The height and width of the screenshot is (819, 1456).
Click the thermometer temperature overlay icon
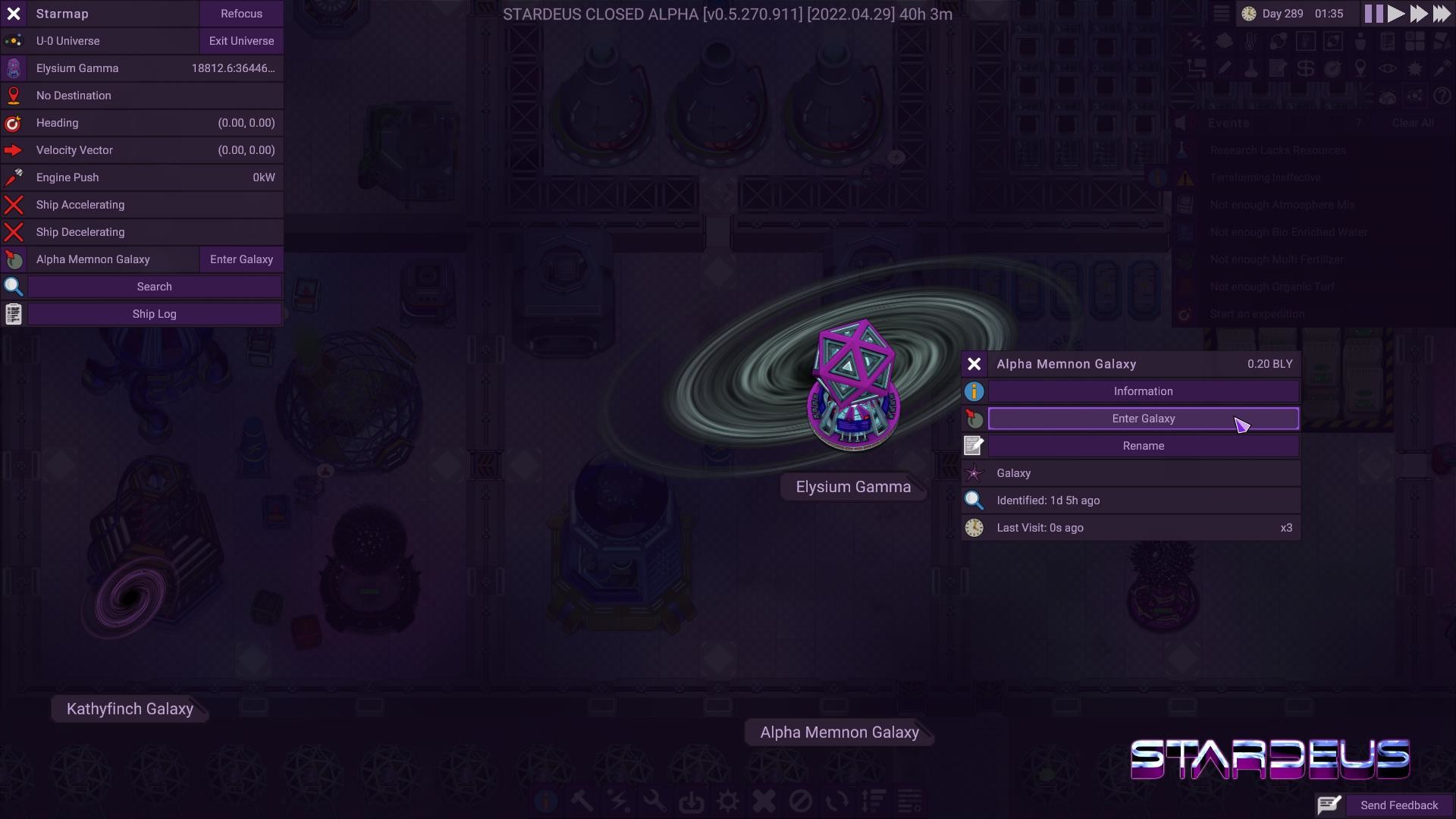1250,41
